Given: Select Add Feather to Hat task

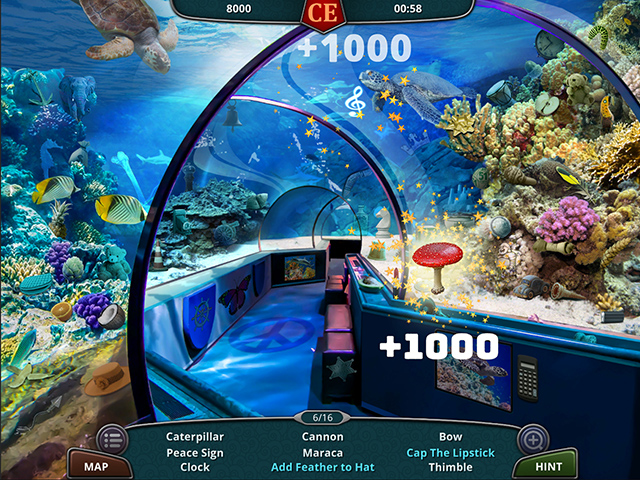Looking at the screenshot, I should click(x=322, y=467).
